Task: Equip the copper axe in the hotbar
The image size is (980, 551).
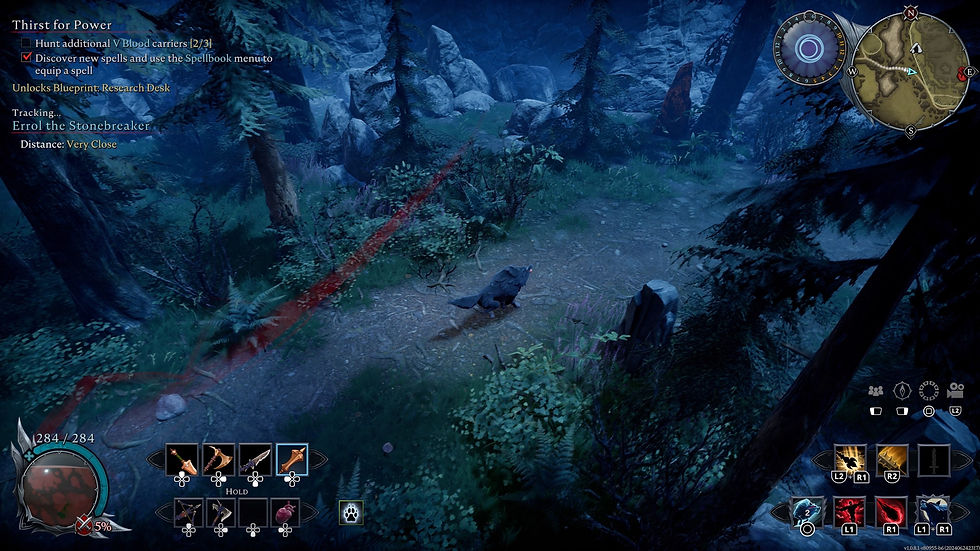Action: [219, 459]
